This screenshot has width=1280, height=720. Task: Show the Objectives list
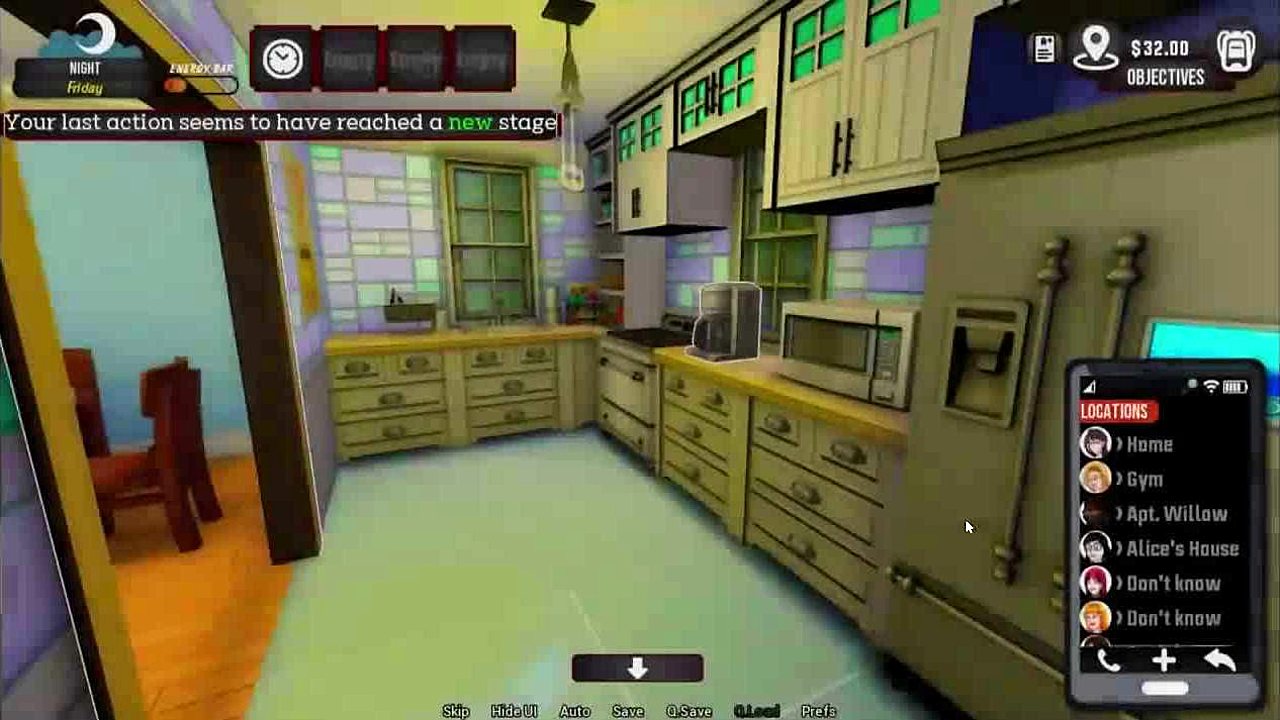(x=1165, y=77)
